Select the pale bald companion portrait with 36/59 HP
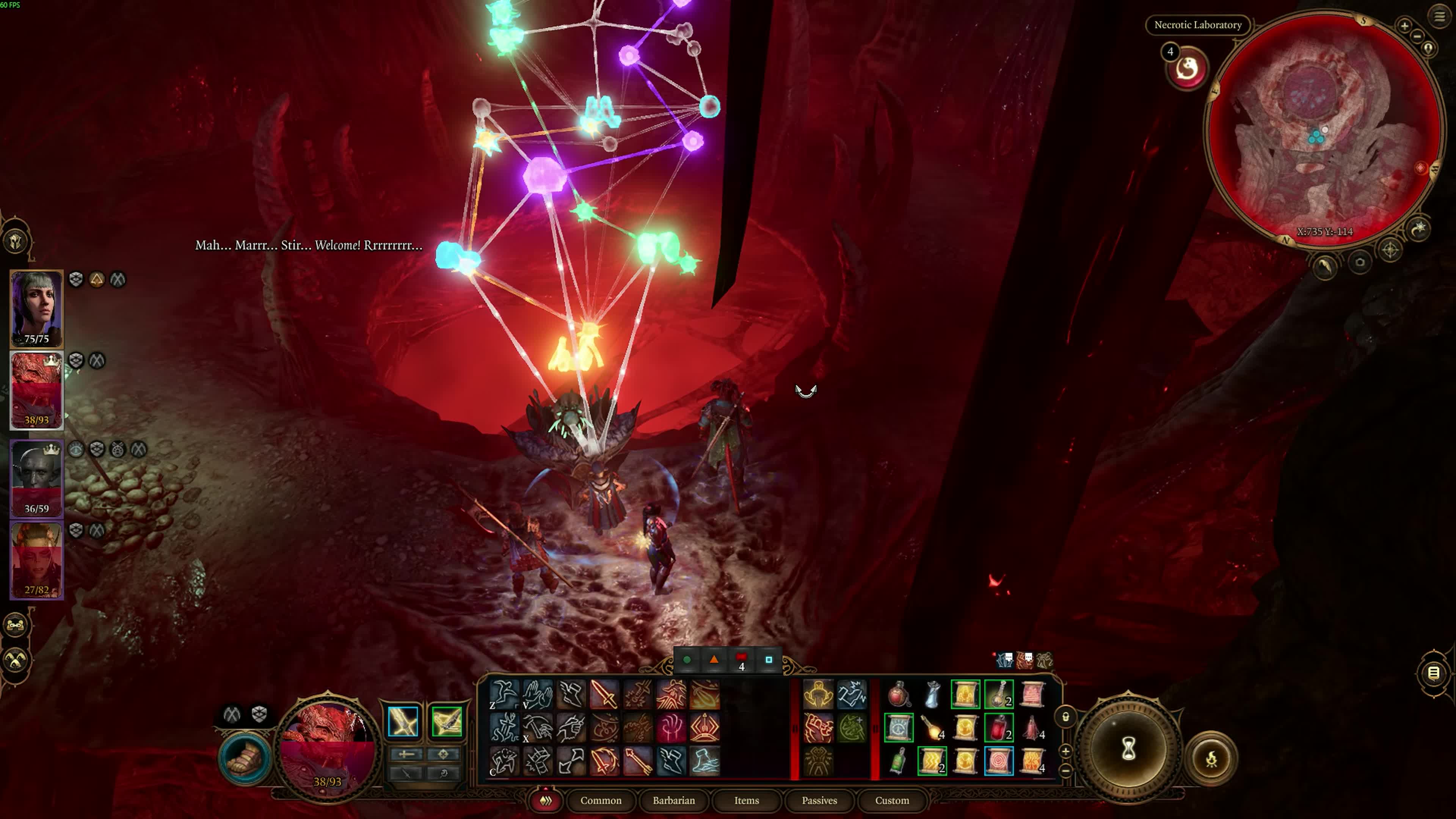Viewport: 1456px width, 819px height. (x=37, y=478)
